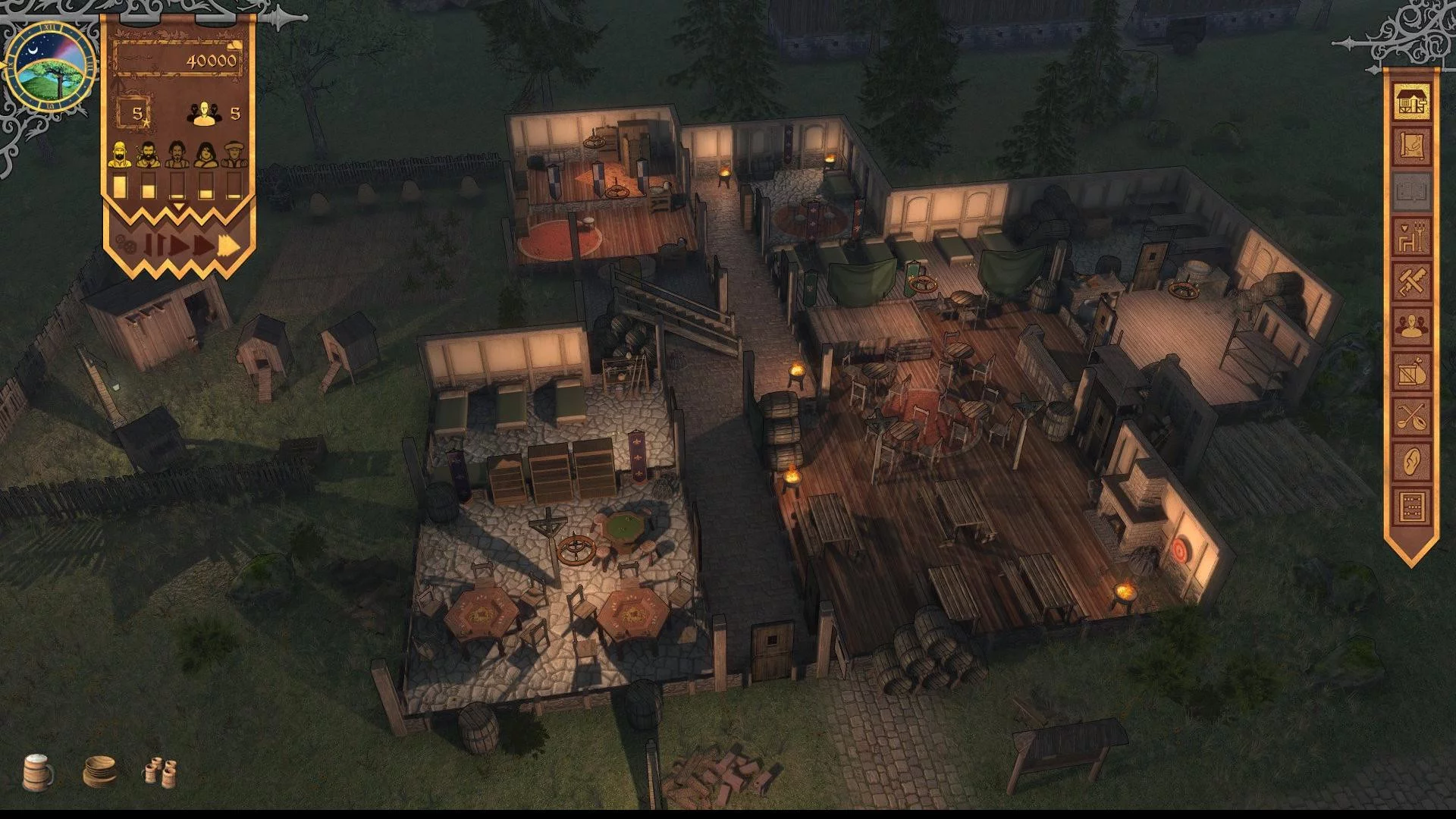
Task: Pause the game with the pause button
Action: coord(154,246)
